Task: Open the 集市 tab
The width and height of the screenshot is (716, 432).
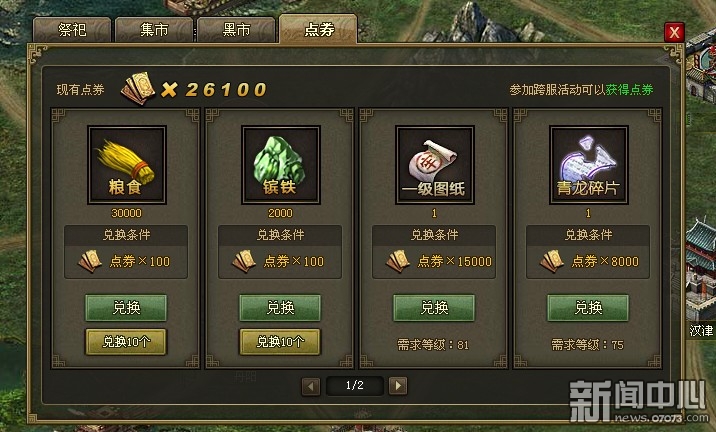Action: [154, 28]
